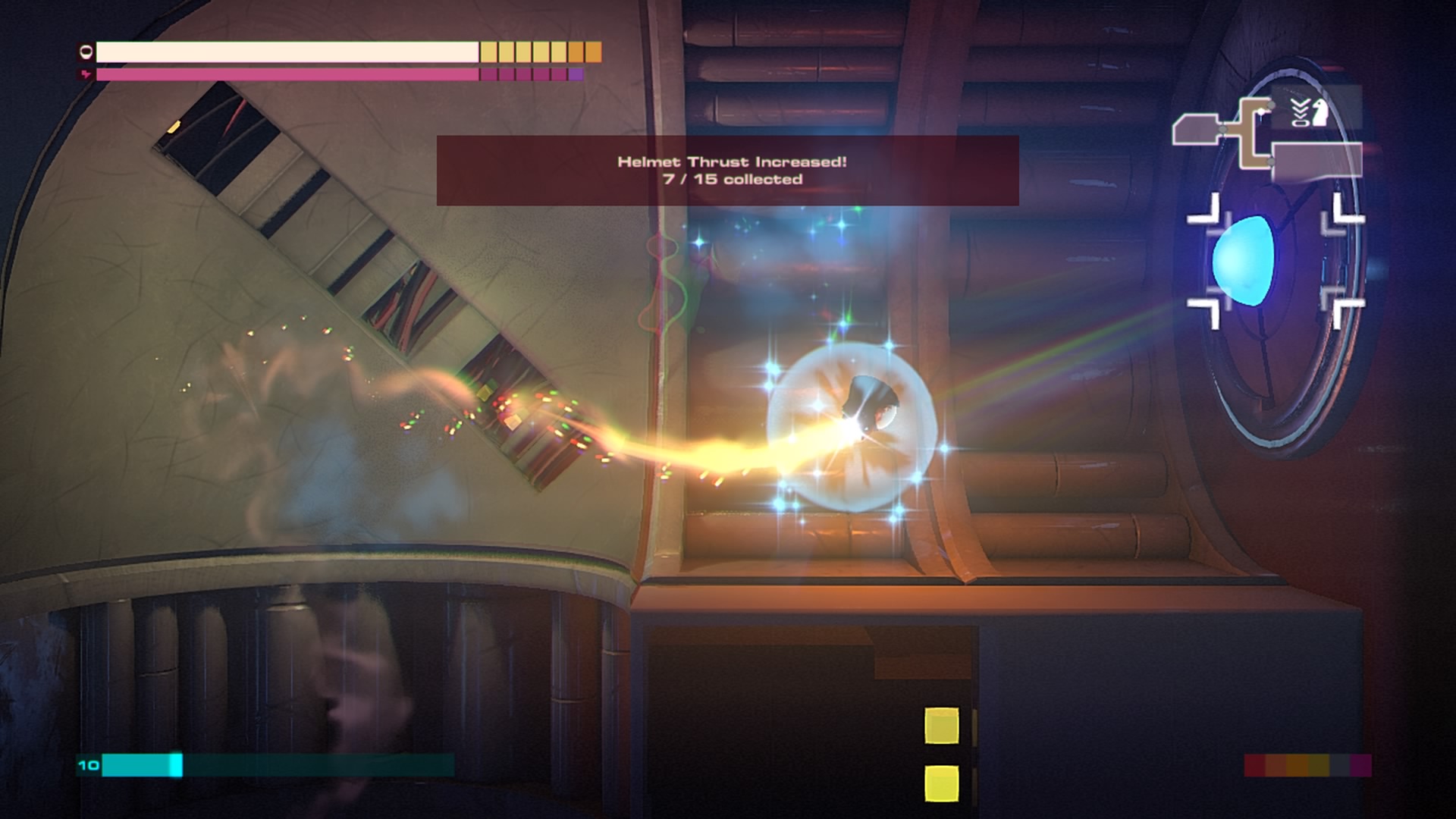Click the bird silhouette icon on the minimap
Screen dimensions: 1456x819
(x=1319, y=111)
